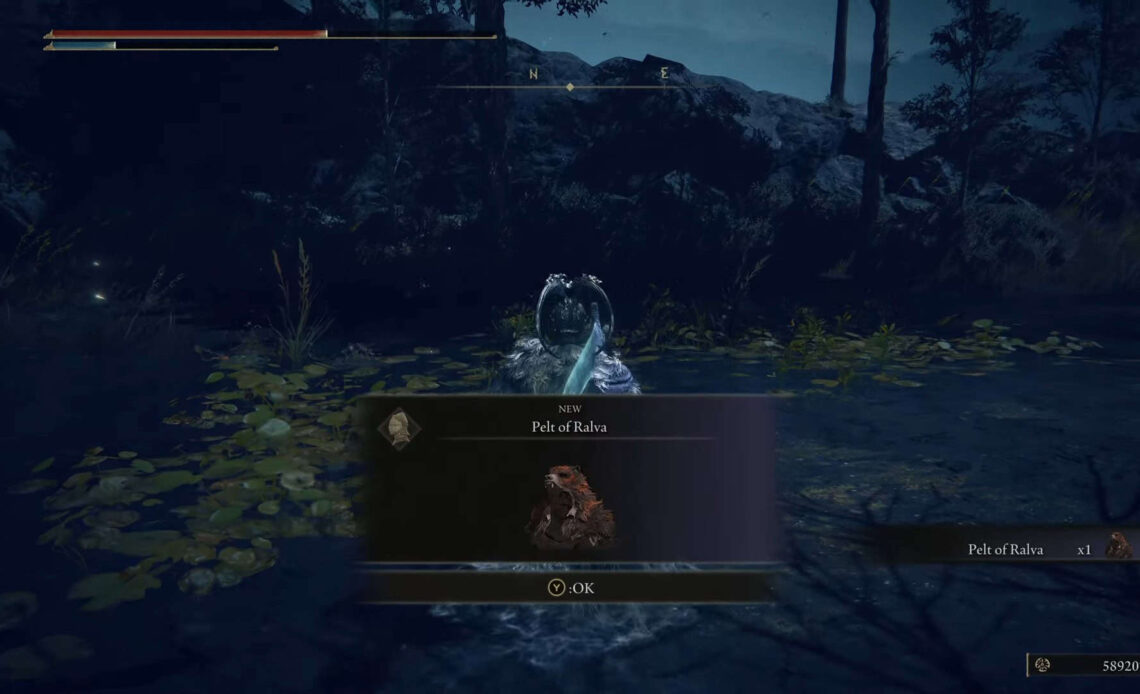Confirm the Pelt of Ralva popup with OK
The height and width of the screenshot is (694, 1140).
(570, 588)
